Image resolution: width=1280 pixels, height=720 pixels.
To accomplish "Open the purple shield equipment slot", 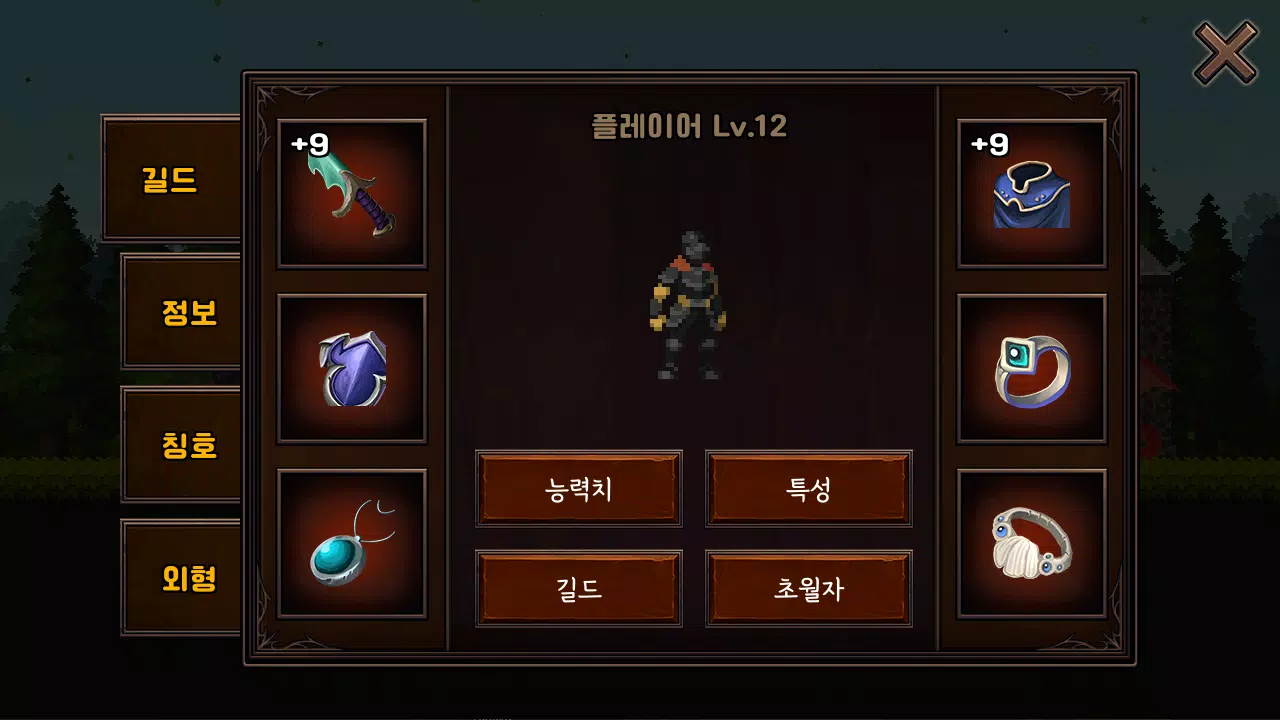I will [x=352, y=367].
